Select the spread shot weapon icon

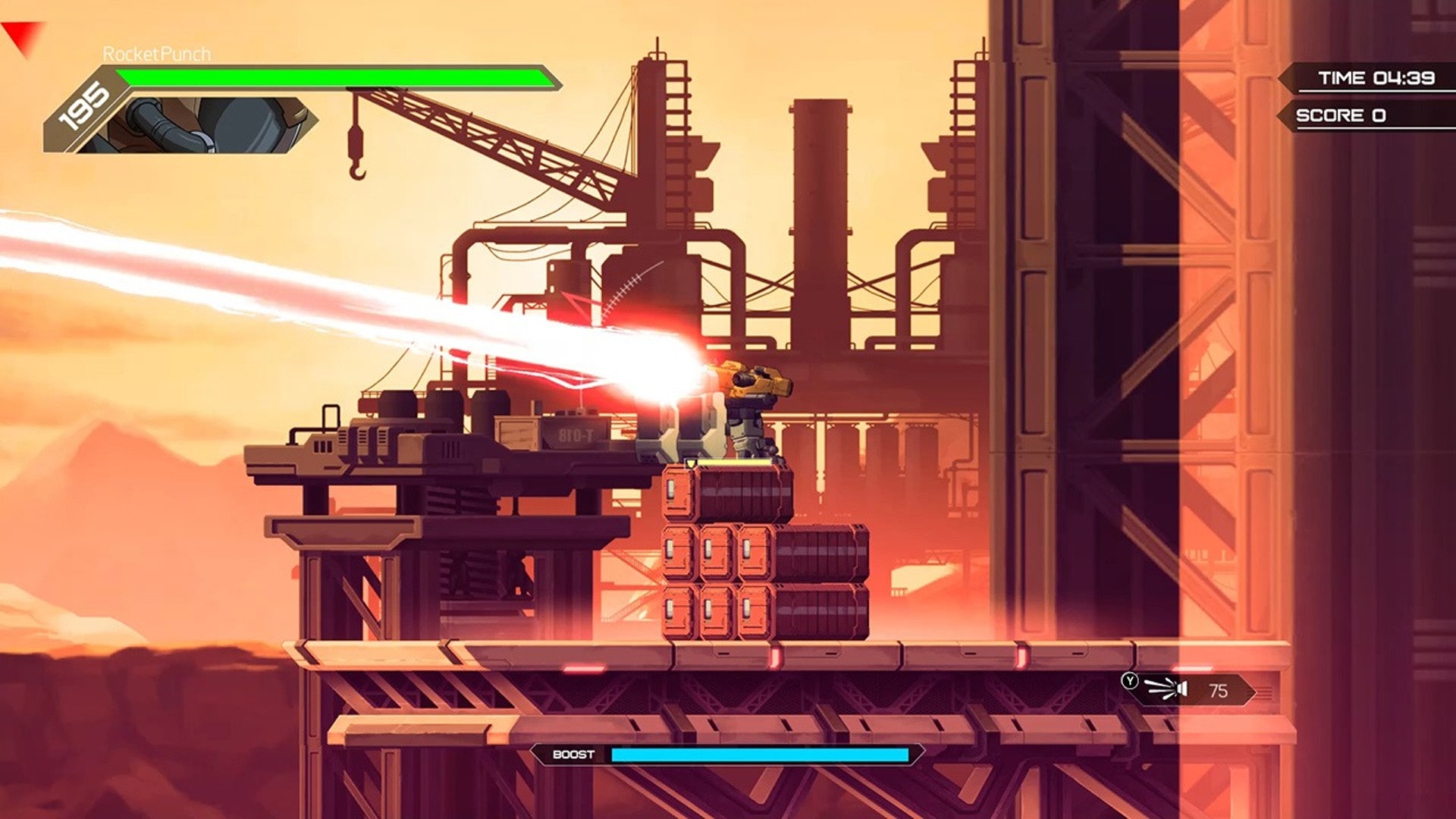(1167, 689)
